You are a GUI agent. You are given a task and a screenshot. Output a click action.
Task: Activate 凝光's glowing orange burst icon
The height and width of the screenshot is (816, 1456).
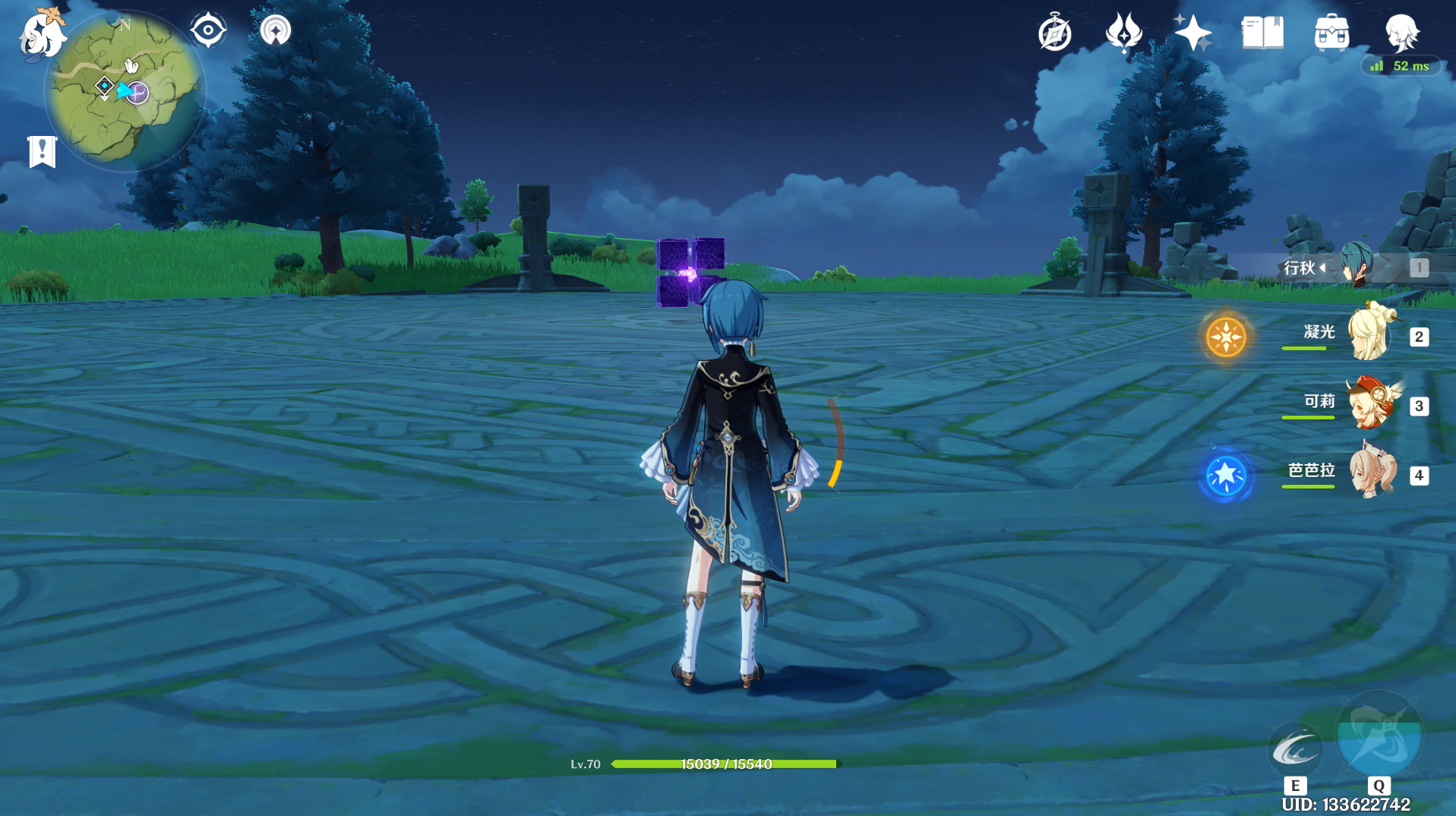pyautogui.click(x=1225, y=337)
